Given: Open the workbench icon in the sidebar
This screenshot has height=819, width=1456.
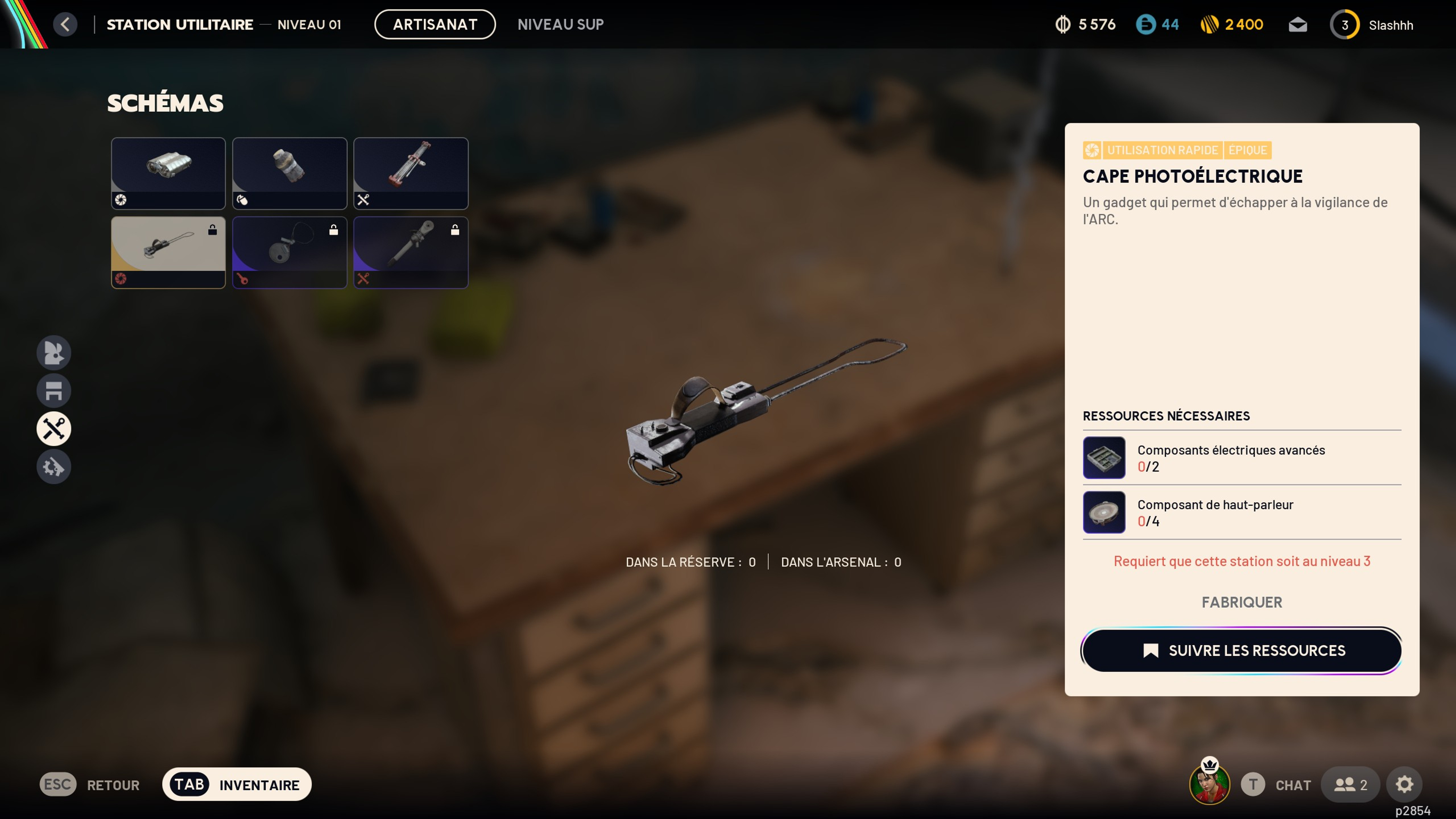Looking at the screenshot, I should pyautogui.click(x=54, y=390).
